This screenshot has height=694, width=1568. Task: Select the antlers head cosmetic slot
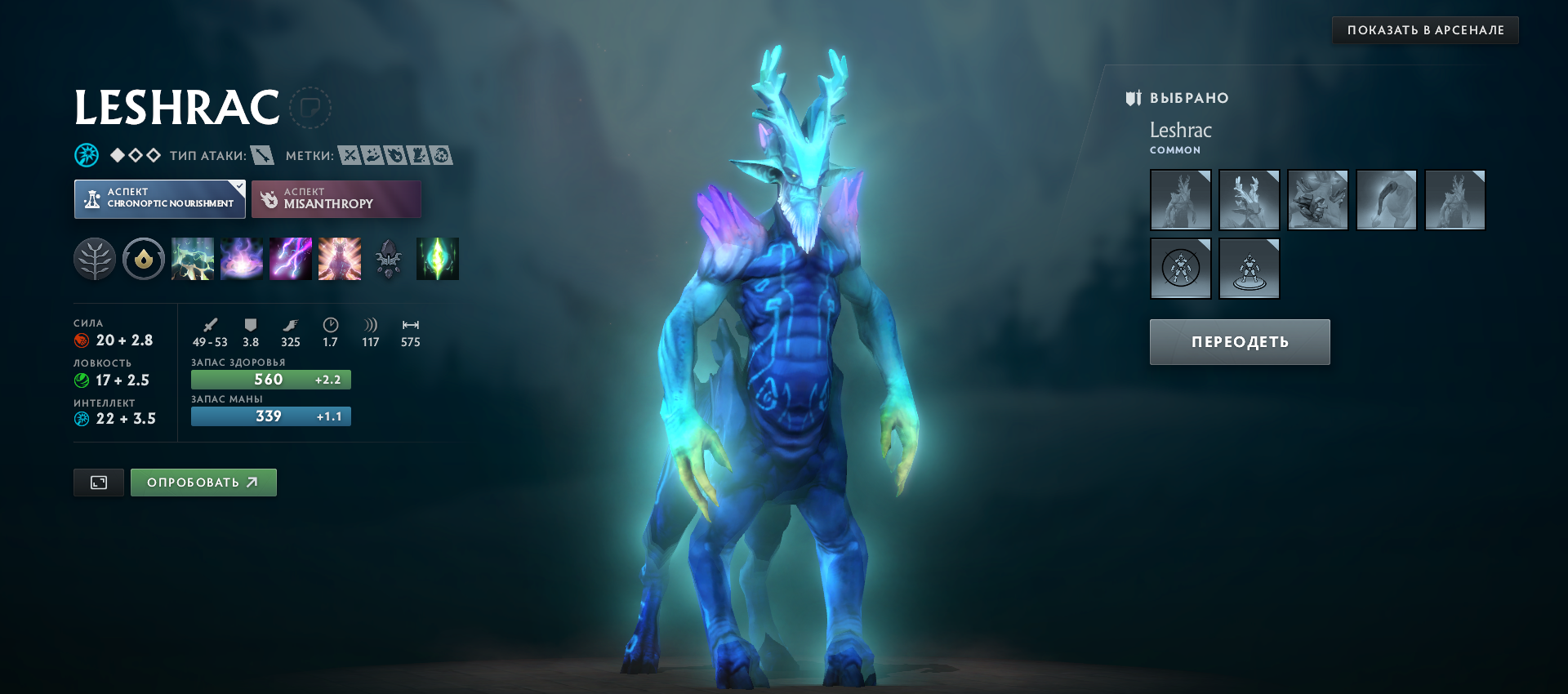[x=1249, y=200]
